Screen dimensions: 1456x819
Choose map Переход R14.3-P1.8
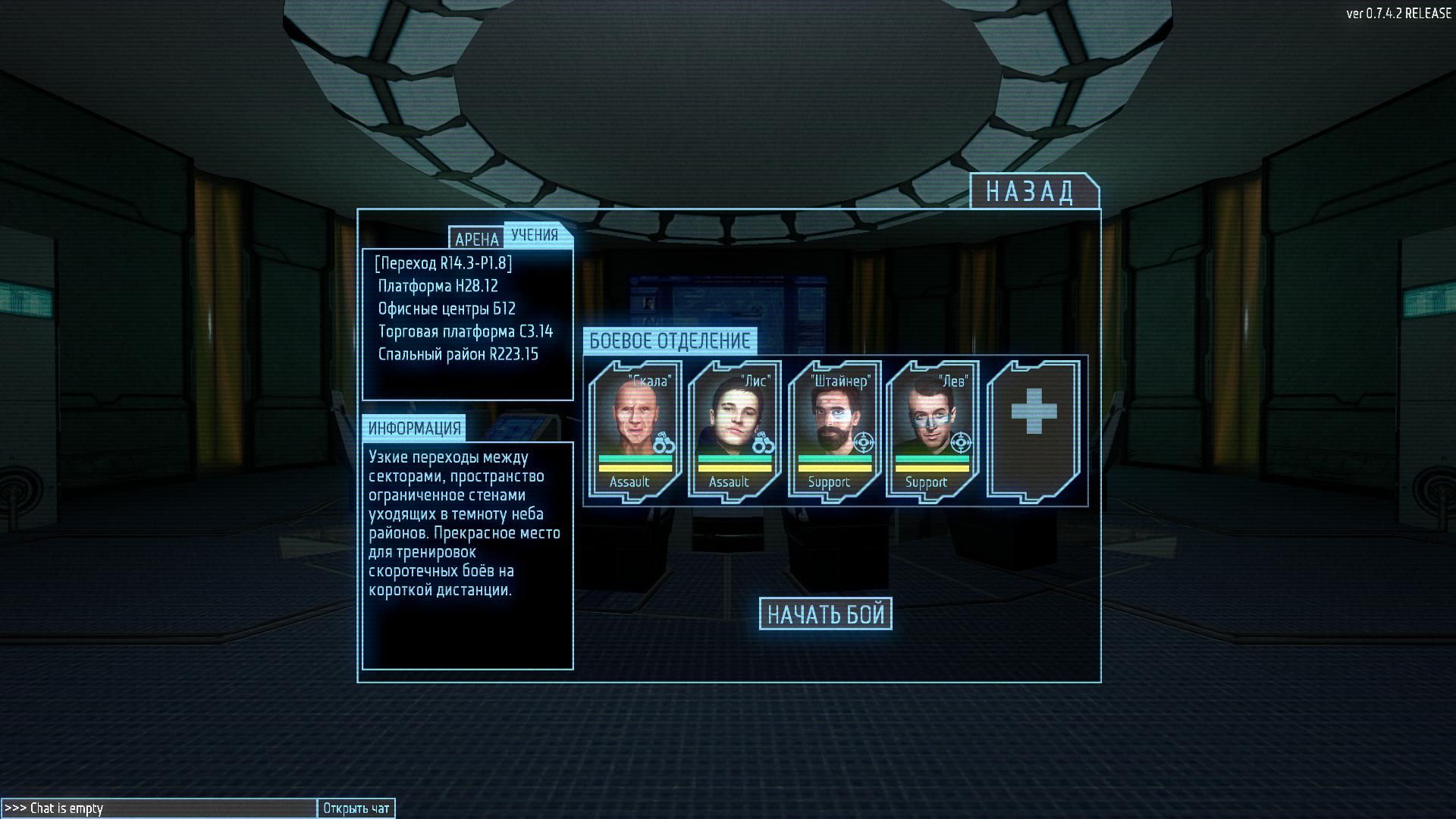click(x=444, y=263)
